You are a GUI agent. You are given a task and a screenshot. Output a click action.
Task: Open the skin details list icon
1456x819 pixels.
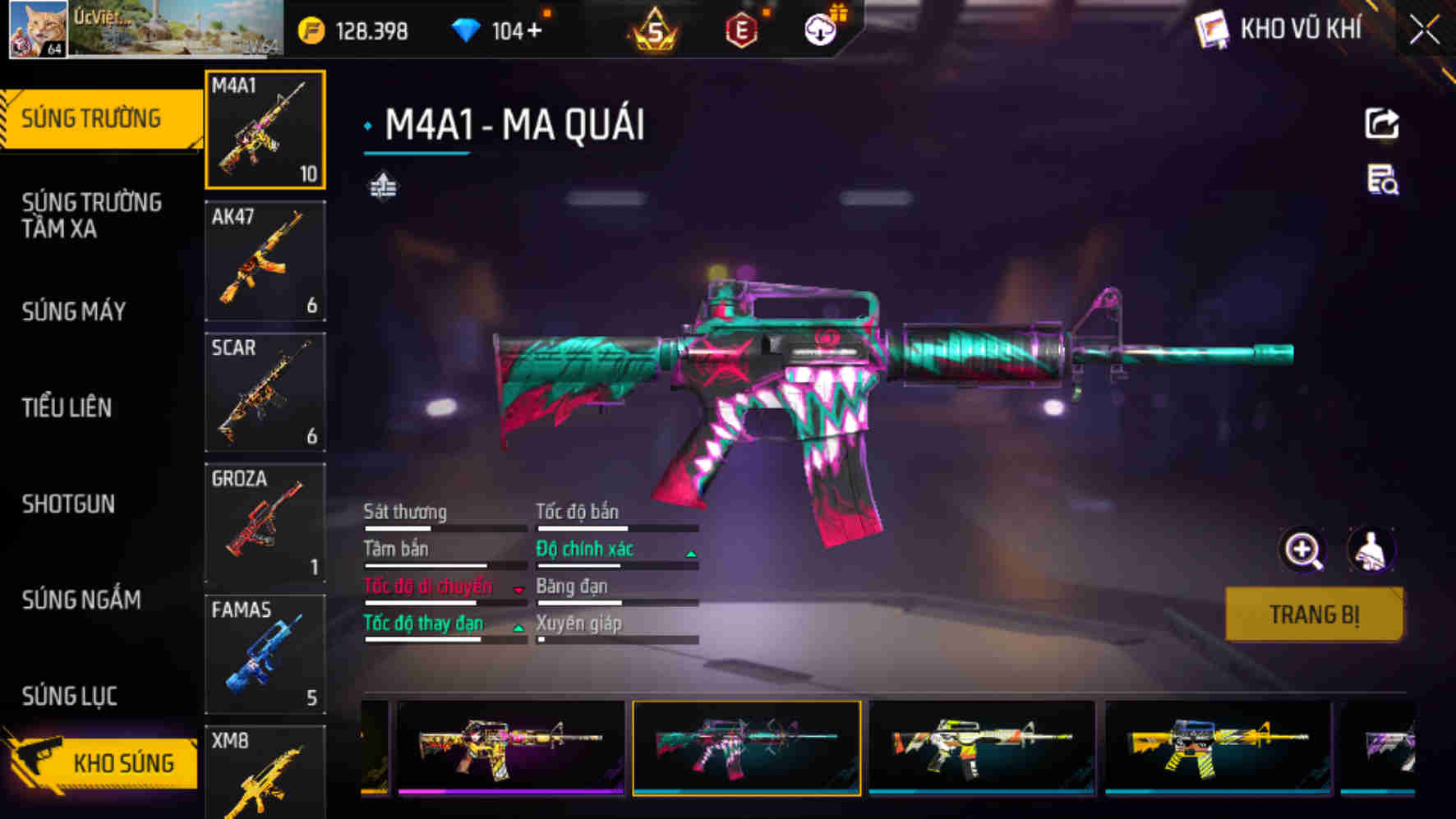(x=1381, y=180)
